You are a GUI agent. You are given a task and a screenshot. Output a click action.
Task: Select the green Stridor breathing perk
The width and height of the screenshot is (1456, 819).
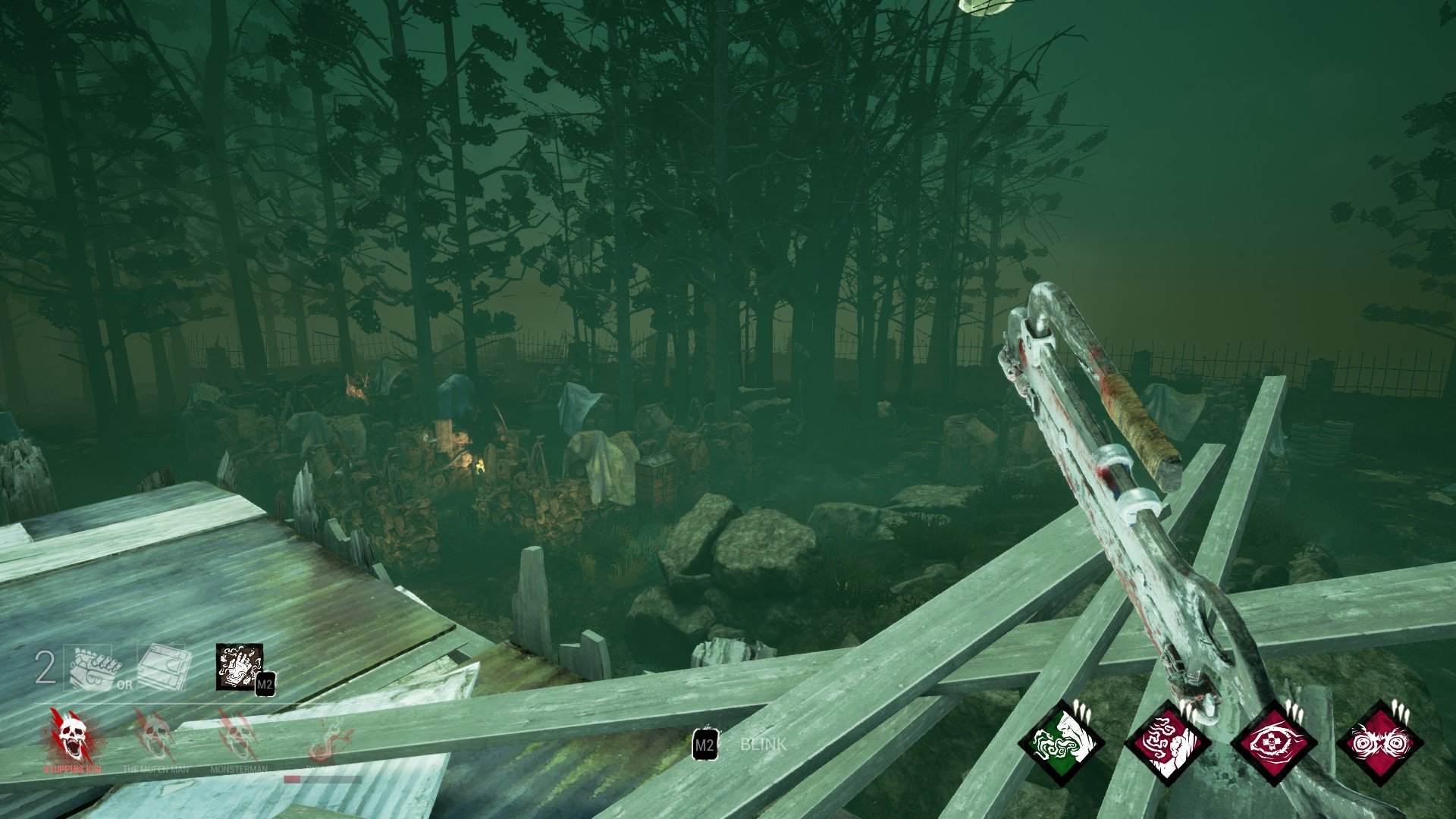tap(1060, 742)
